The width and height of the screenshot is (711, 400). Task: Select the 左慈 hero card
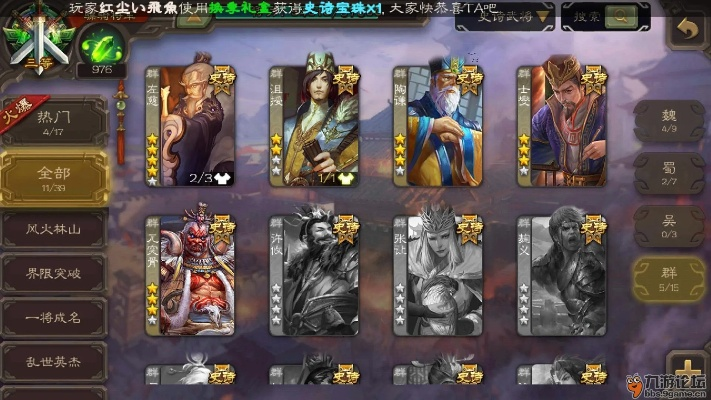tap(195, 127)
